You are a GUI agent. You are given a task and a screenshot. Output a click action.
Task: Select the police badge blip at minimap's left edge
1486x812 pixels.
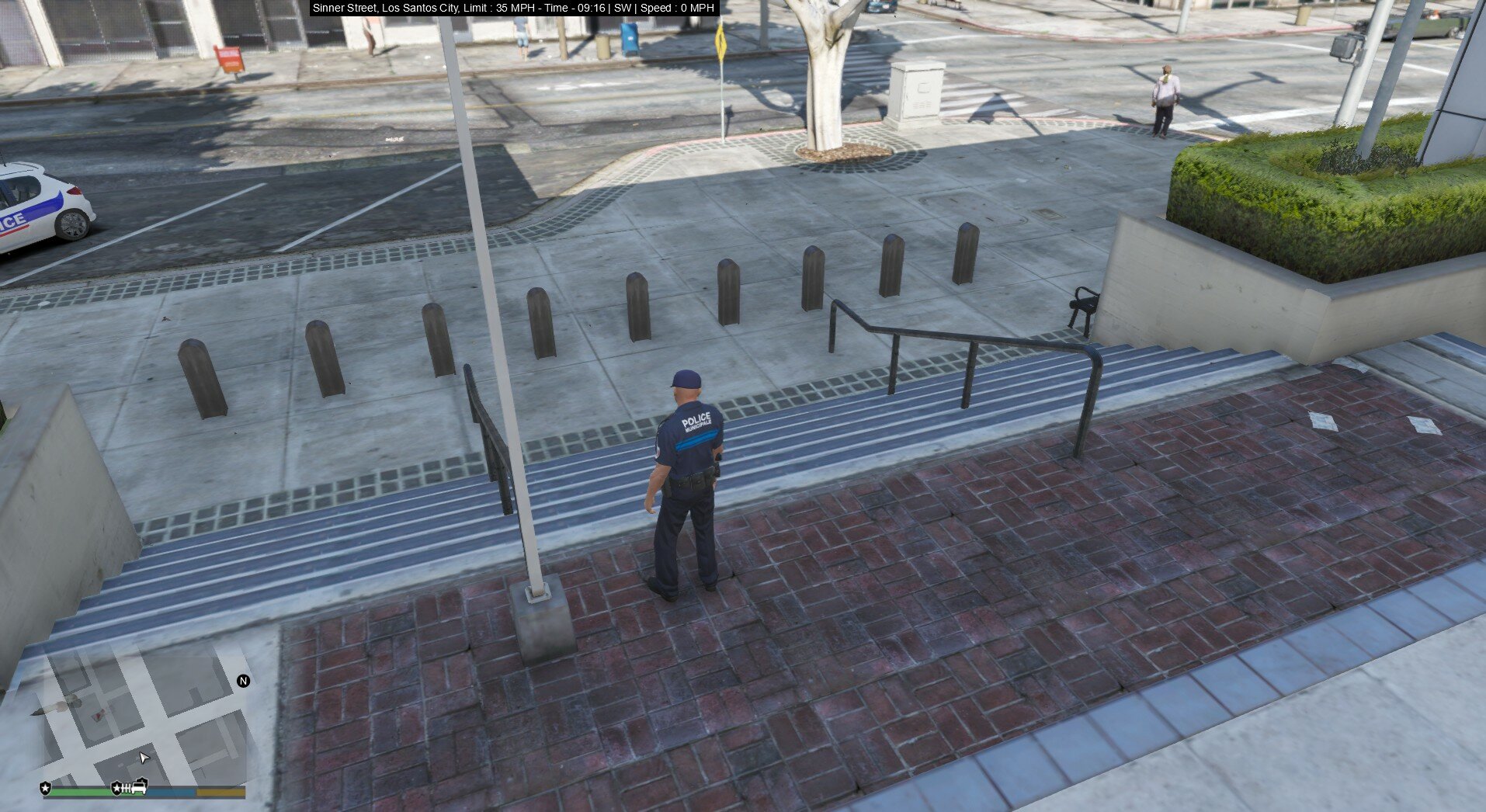46,789
